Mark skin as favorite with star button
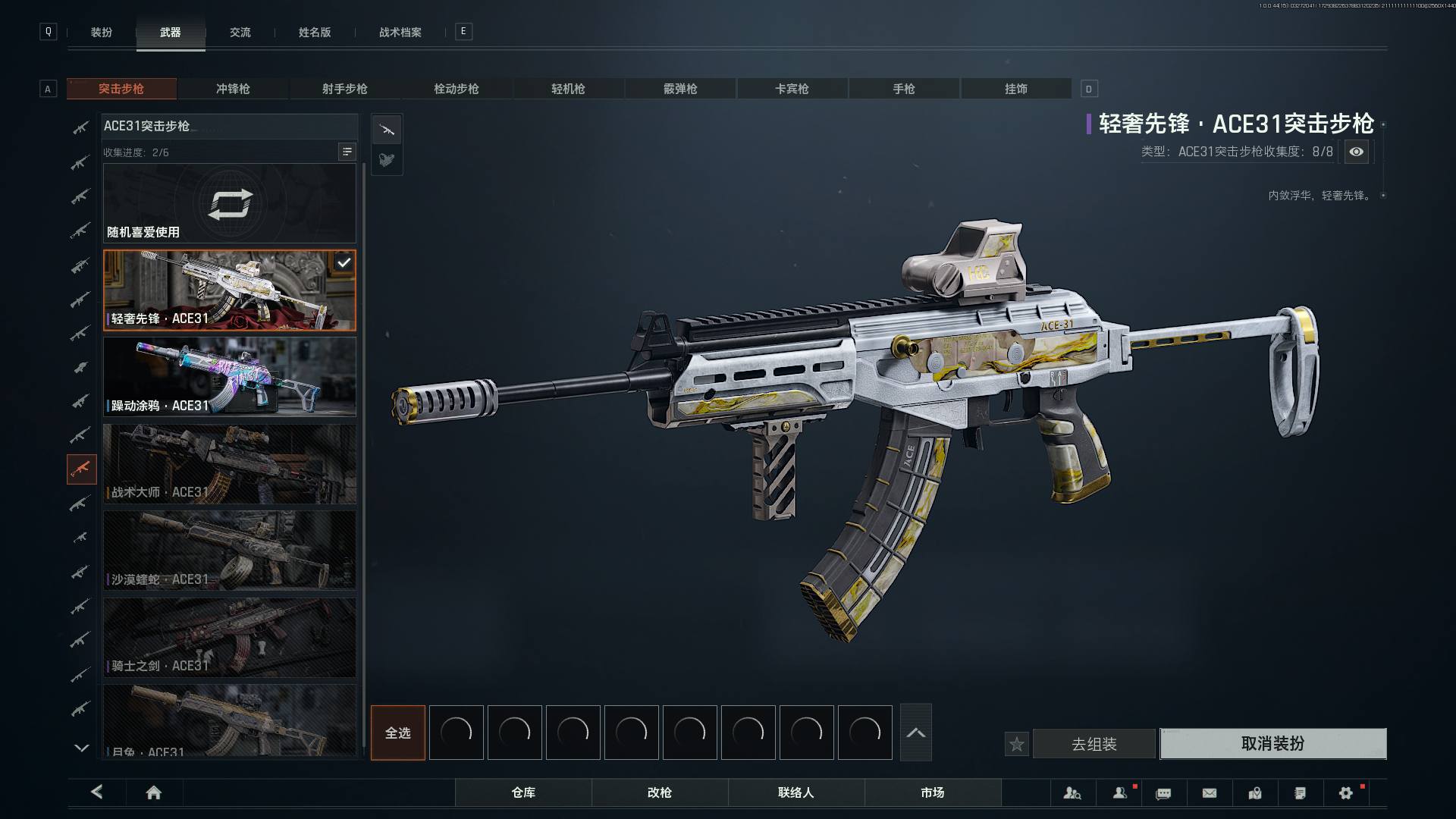 tap(1017, 745)
